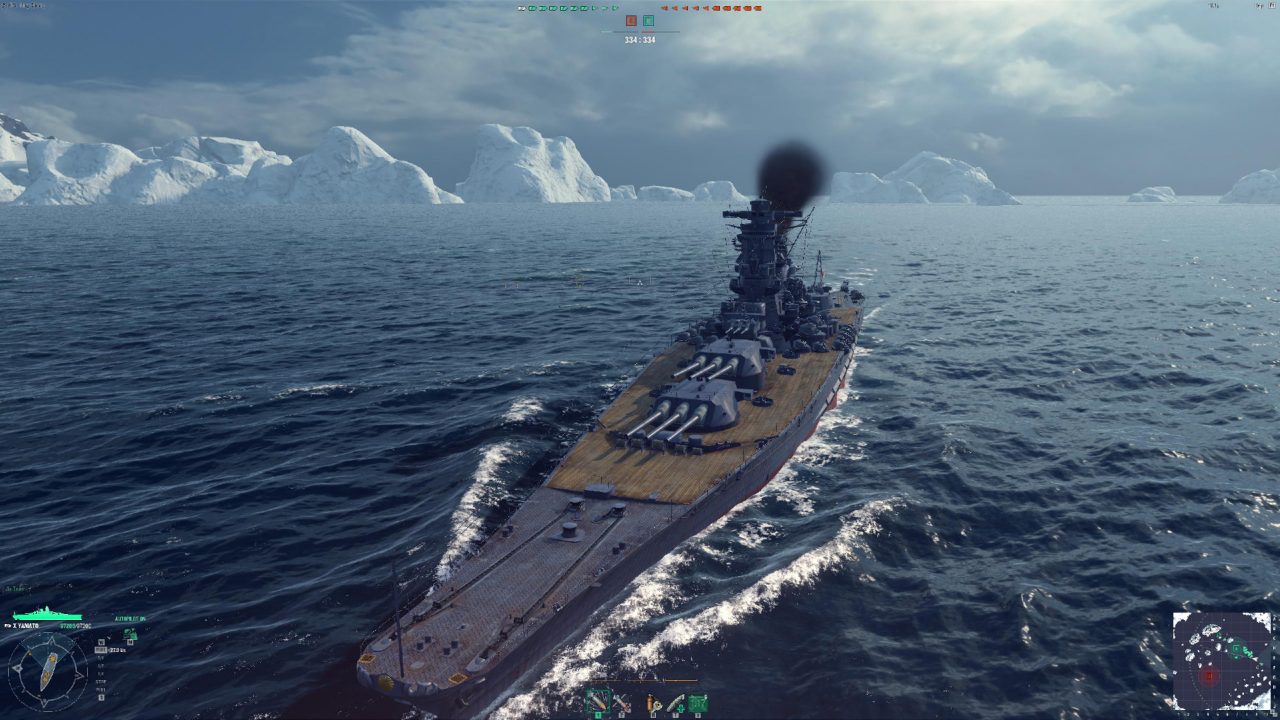Select STOP on the throttle indicator

tap(100, 681)
